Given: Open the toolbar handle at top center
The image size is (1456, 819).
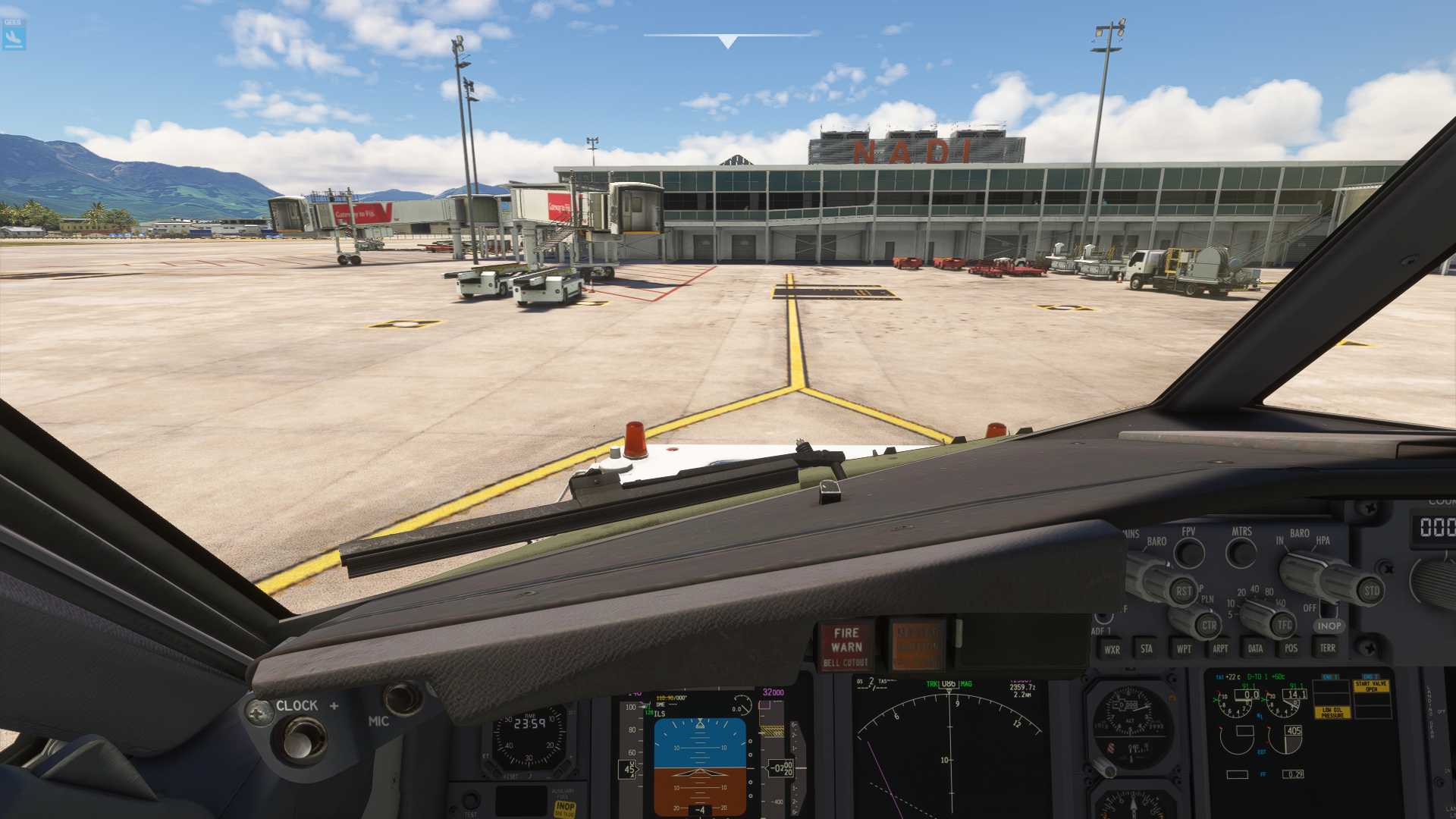Looking at the screenshot, I should (728, 39).
